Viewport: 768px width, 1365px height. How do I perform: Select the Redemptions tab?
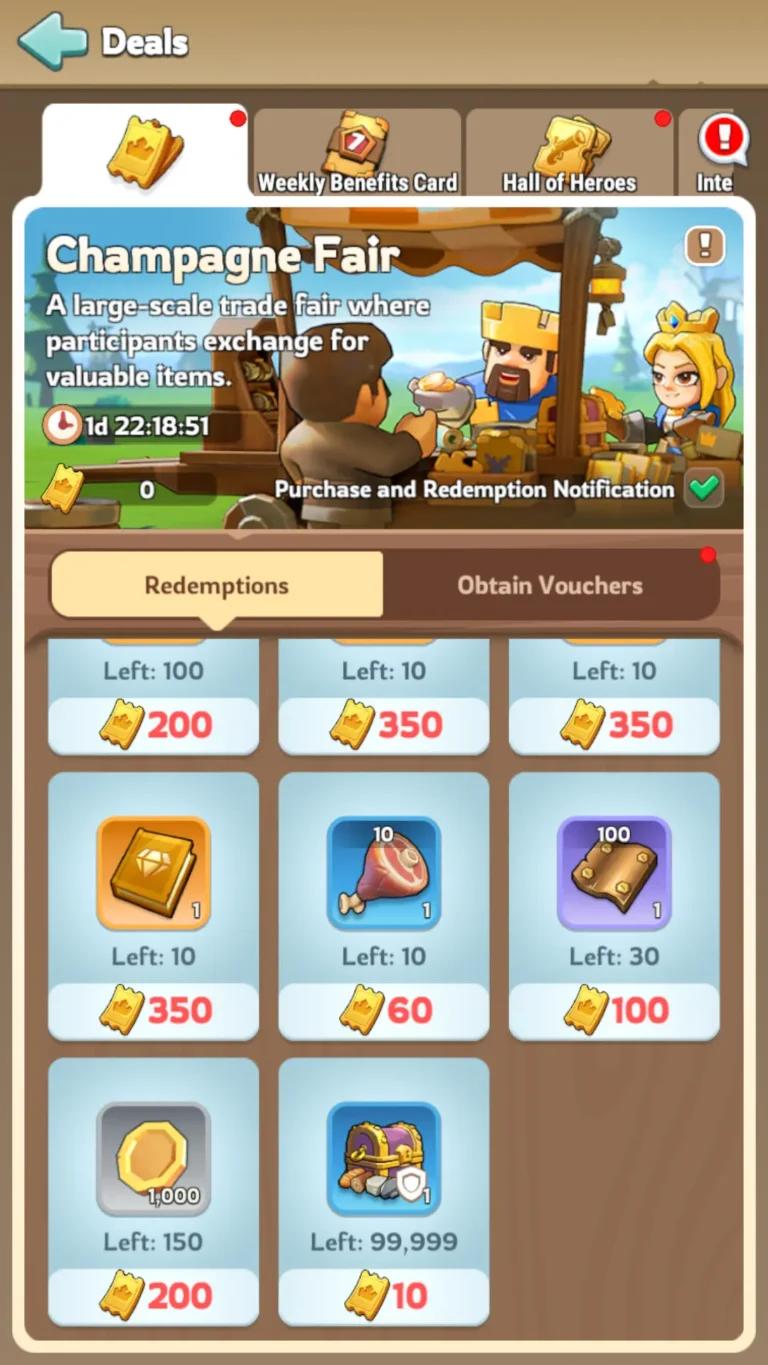click(216, 585)
